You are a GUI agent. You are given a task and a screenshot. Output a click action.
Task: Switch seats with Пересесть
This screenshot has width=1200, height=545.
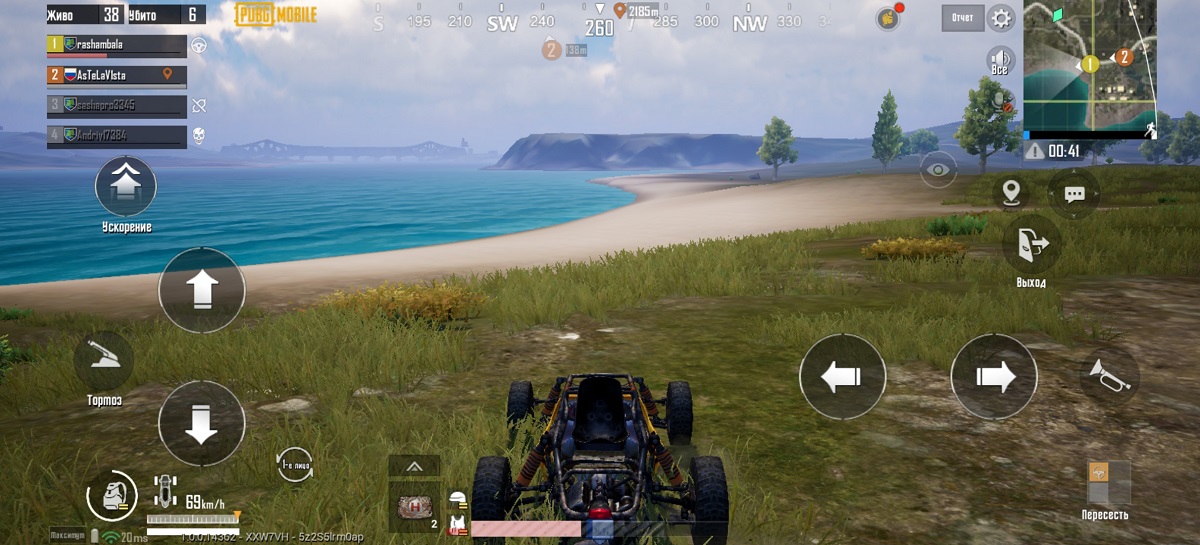click(x=1107, y=484)
